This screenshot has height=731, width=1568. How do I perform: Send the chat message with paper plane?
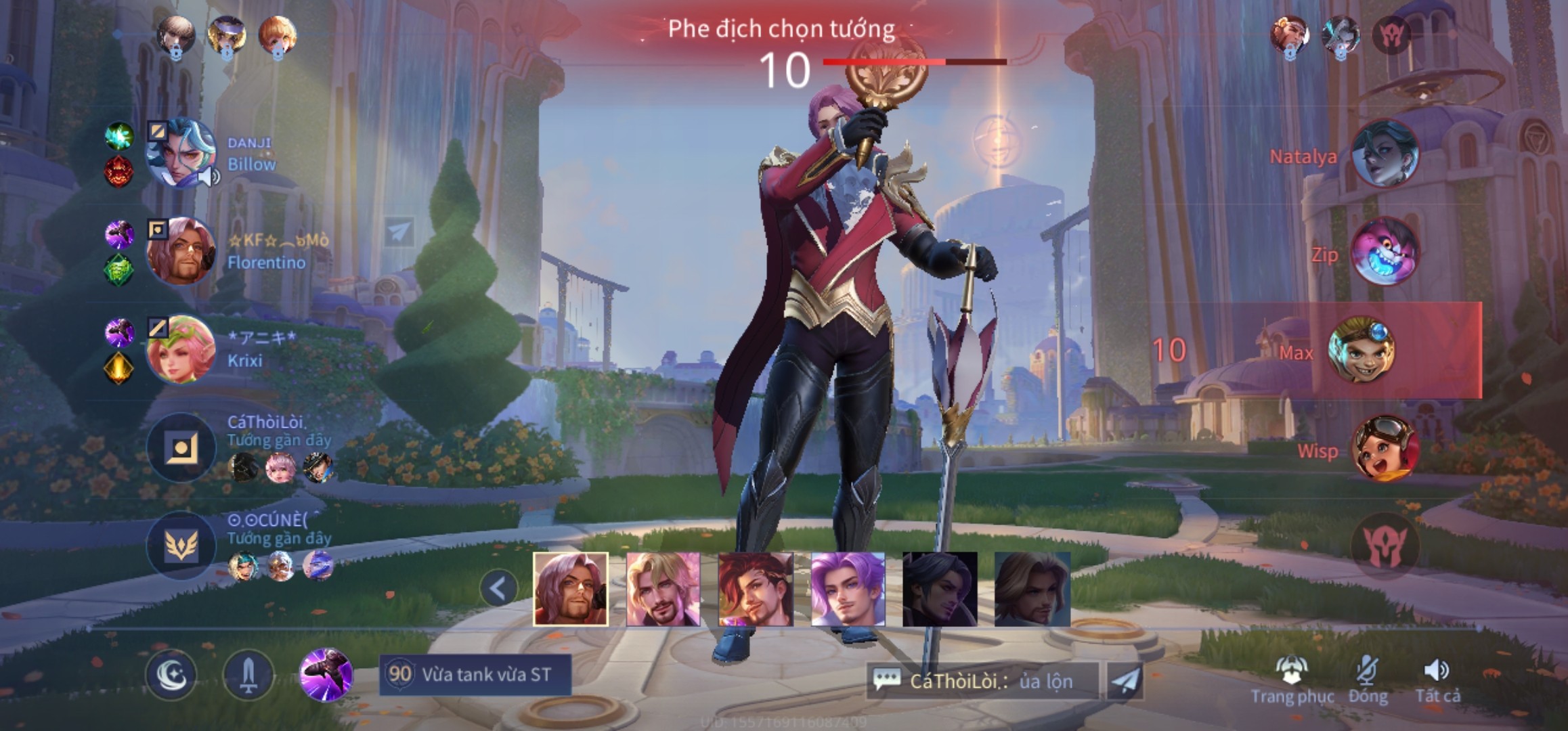point(1125,681)
